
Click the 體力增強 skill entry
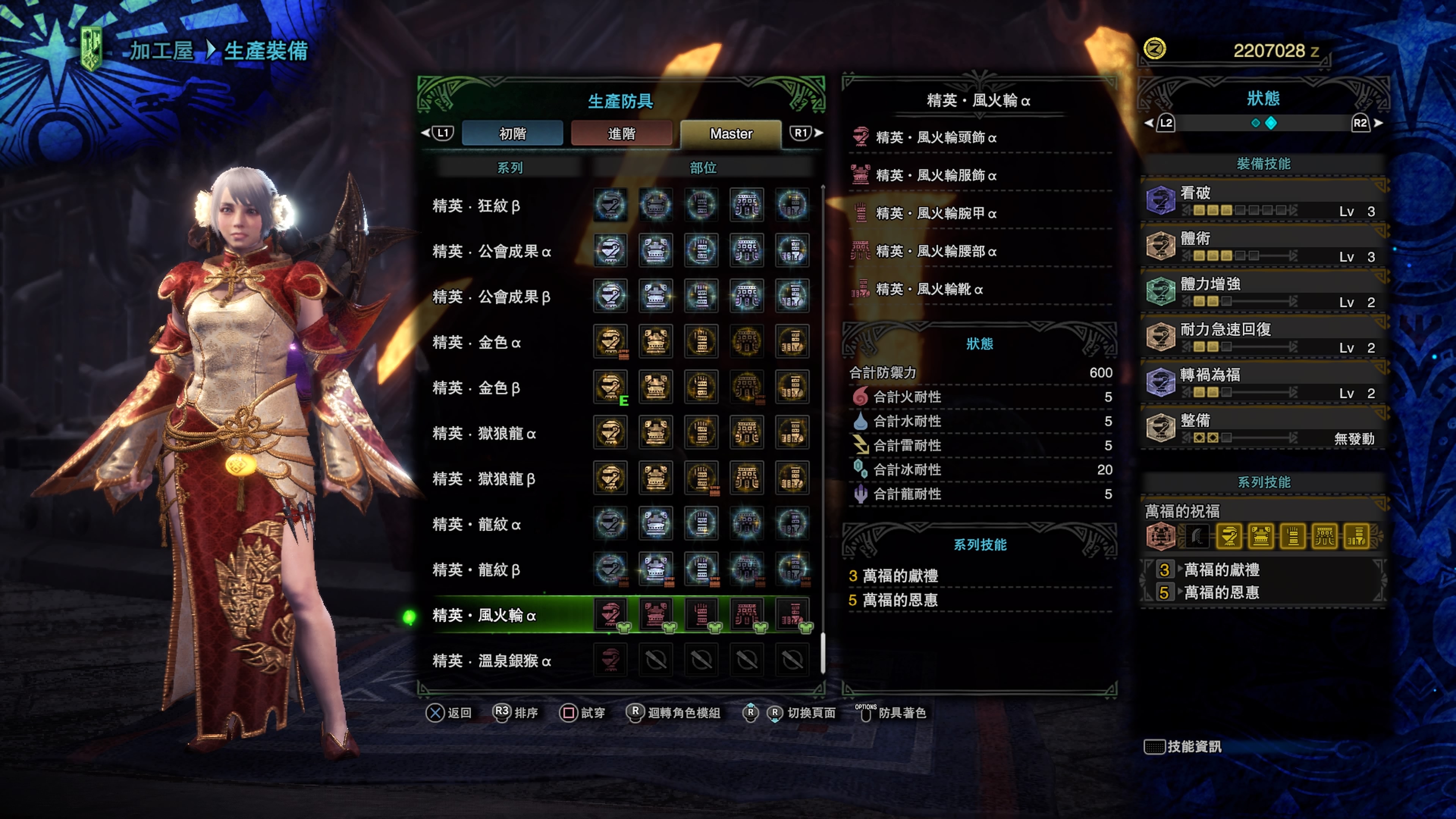(x=1264, y=292)
